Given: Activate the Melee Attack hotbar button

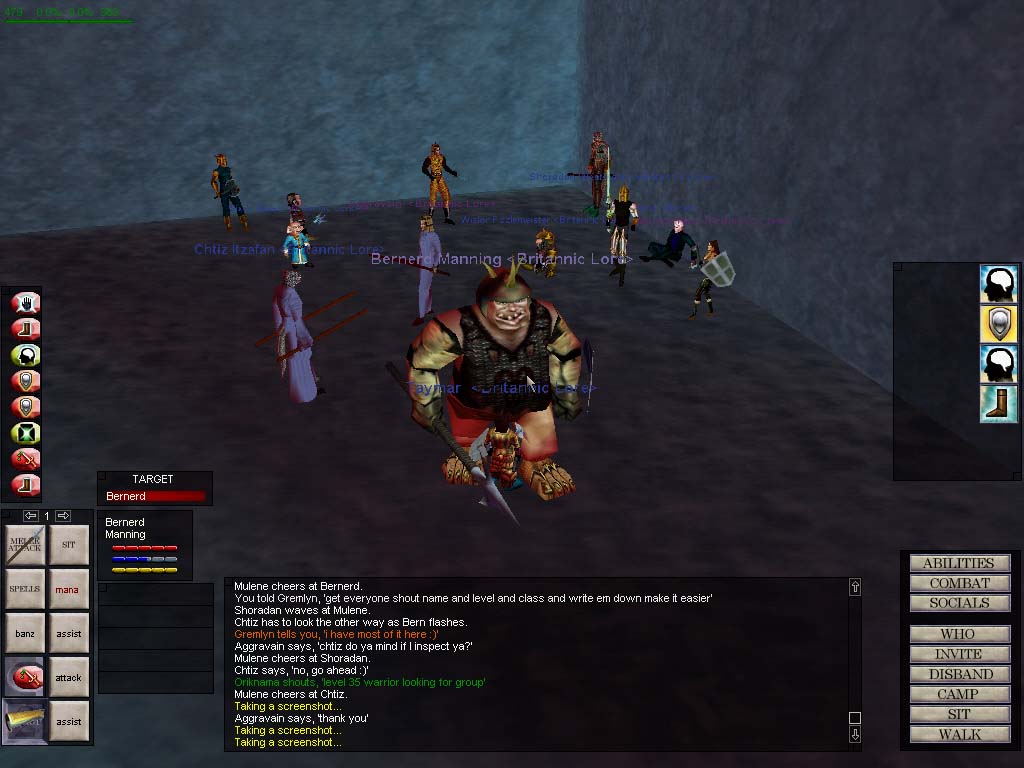Looking at the screenshot, I should [x=25, y=545].
